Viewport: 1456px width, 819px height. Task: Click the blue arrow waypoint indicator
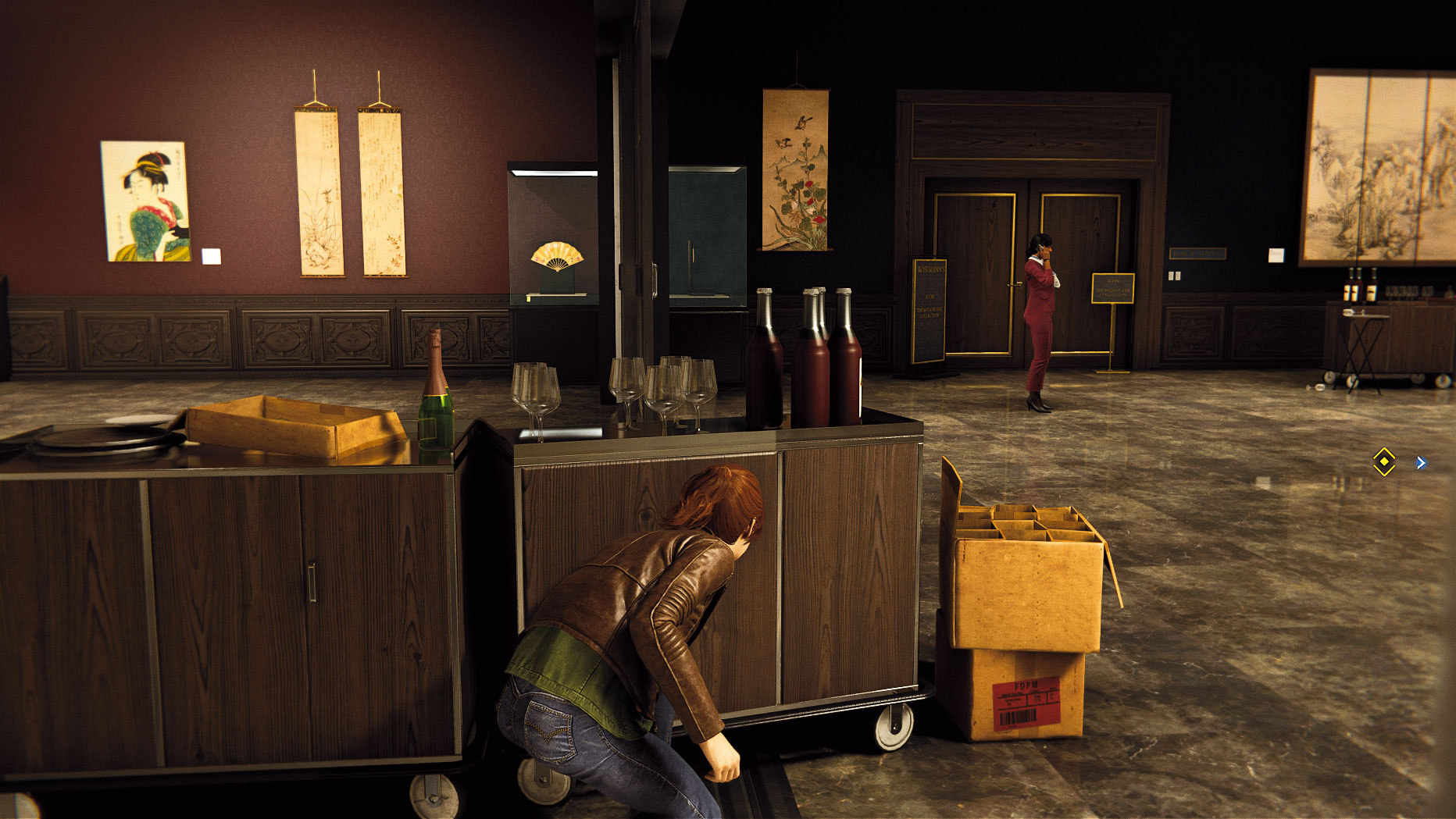click(x=1421, y=463)
